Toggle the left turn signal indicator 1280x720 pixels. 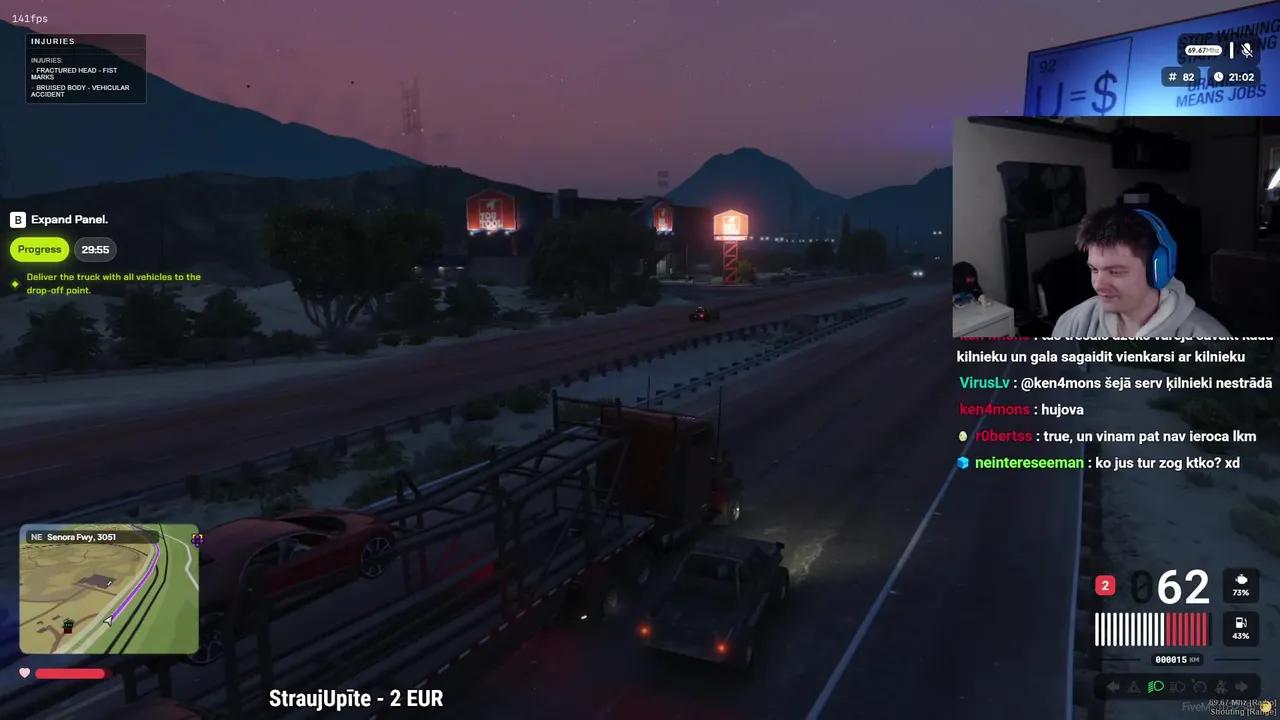tap(1112, 685)
